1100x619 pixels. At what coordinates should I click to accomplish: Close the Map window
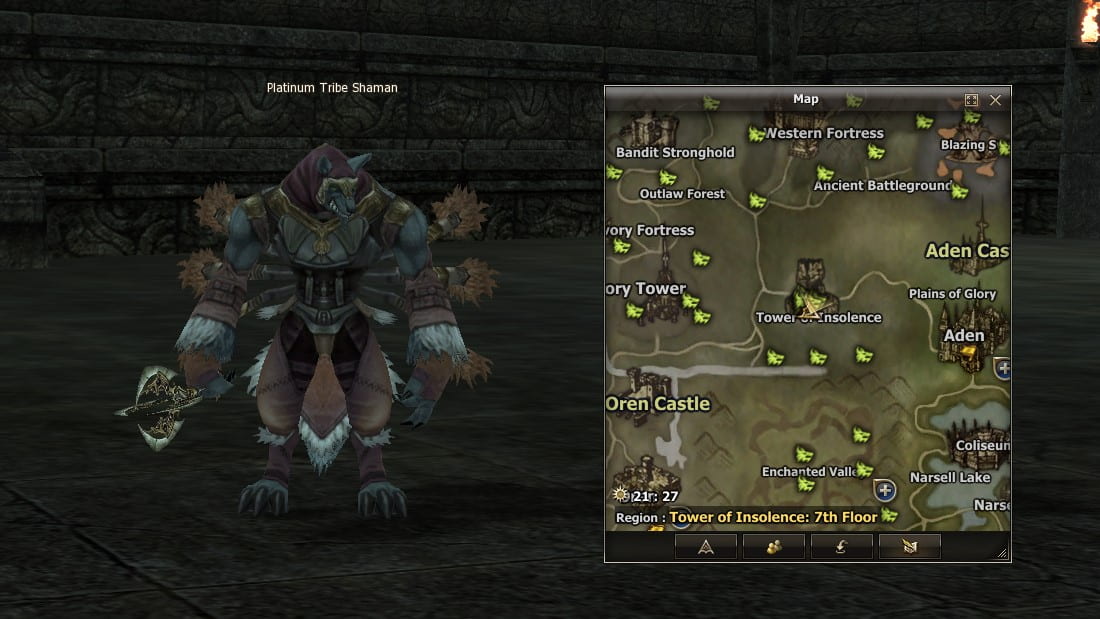(995, 100)
